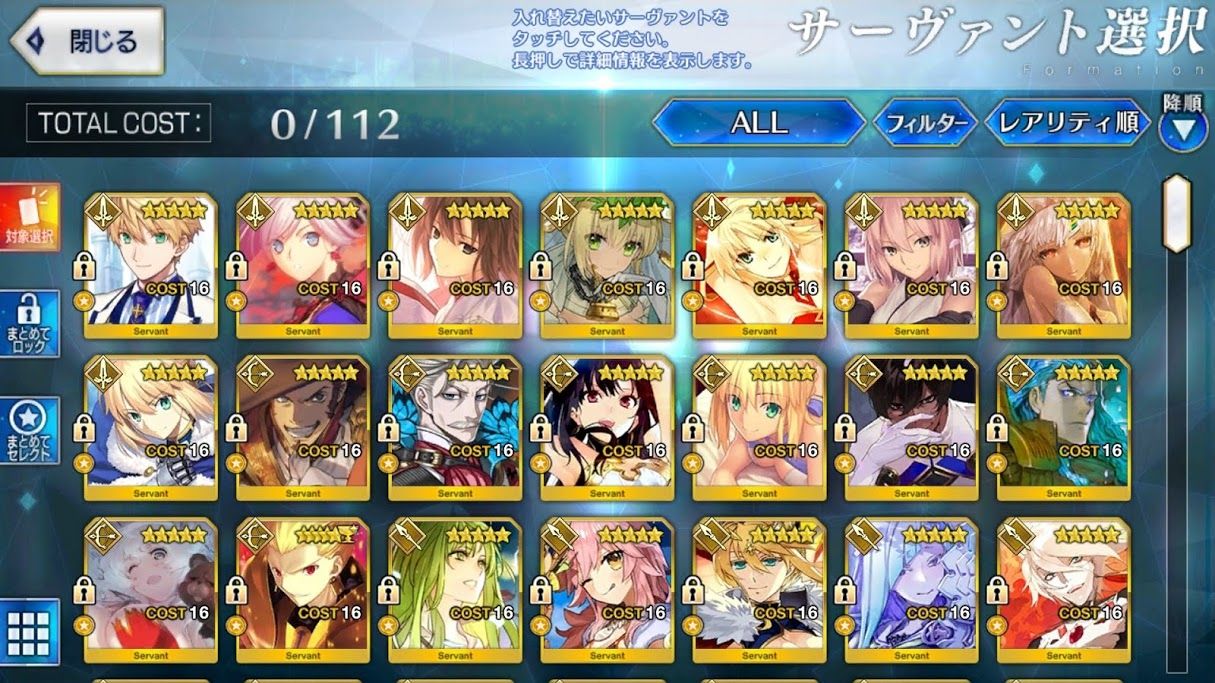The width and height of the screenshot is (1215, 683).
Task: Choose the blue-haired archer in green armor
Action: coord(1063,427)
